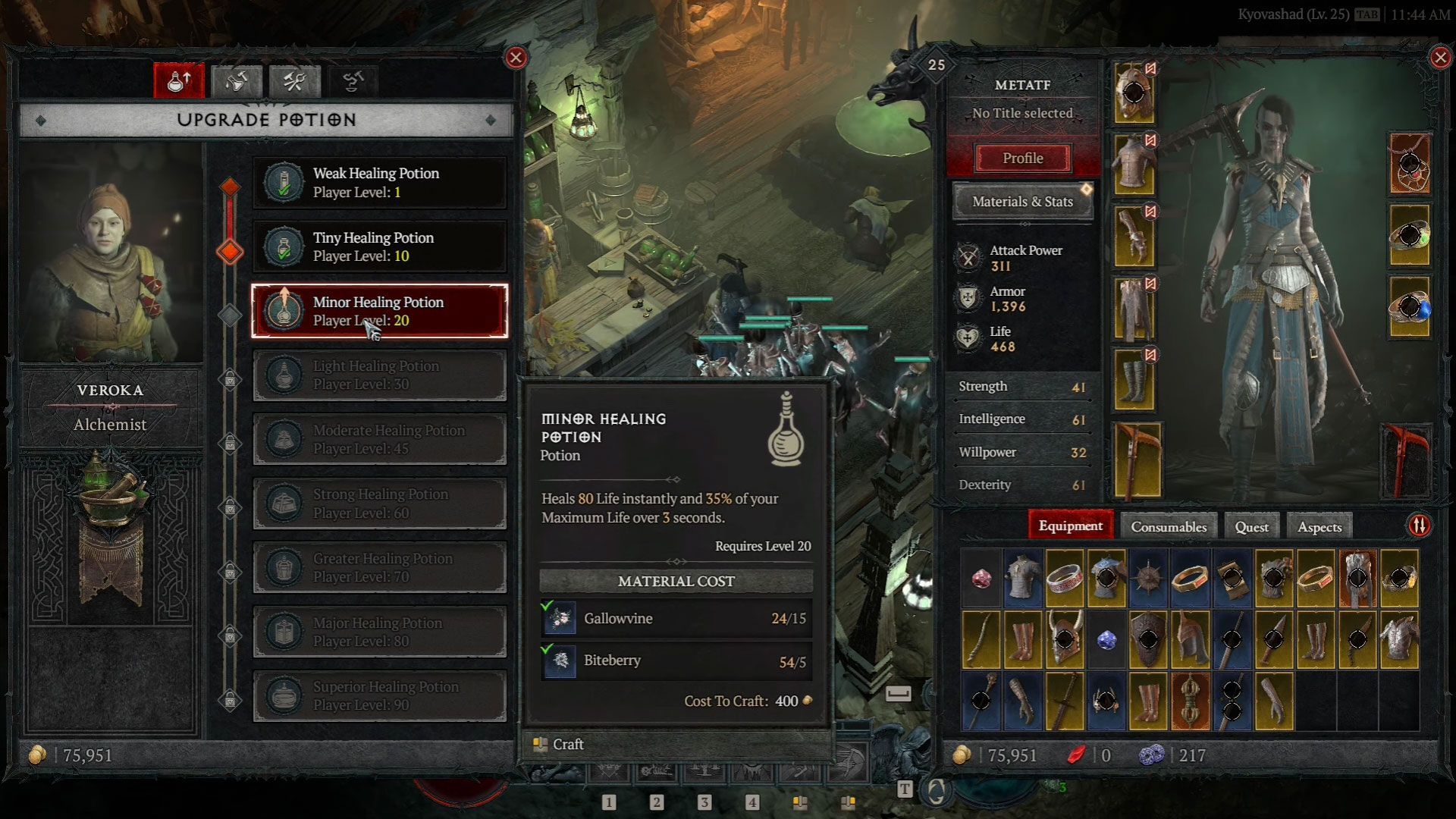Close the alchemist Upgrade Potion panel
This screenshot has height=819, width=1456.
pyautogui.click(x=516, y=58)
